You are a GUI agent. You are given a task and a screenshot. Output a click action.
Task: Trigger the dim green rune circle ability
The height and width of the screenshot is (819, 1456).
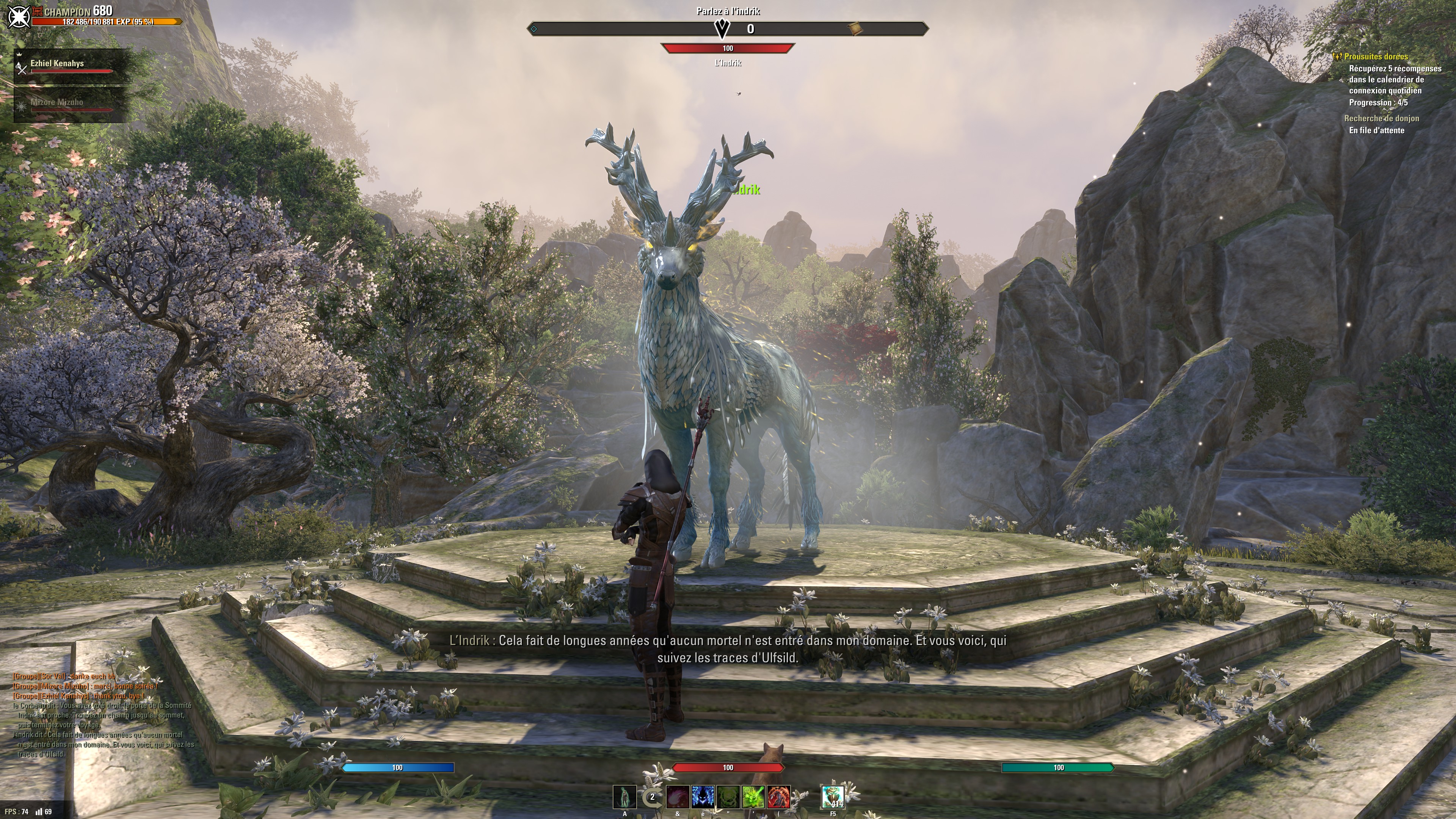(728, 797)
